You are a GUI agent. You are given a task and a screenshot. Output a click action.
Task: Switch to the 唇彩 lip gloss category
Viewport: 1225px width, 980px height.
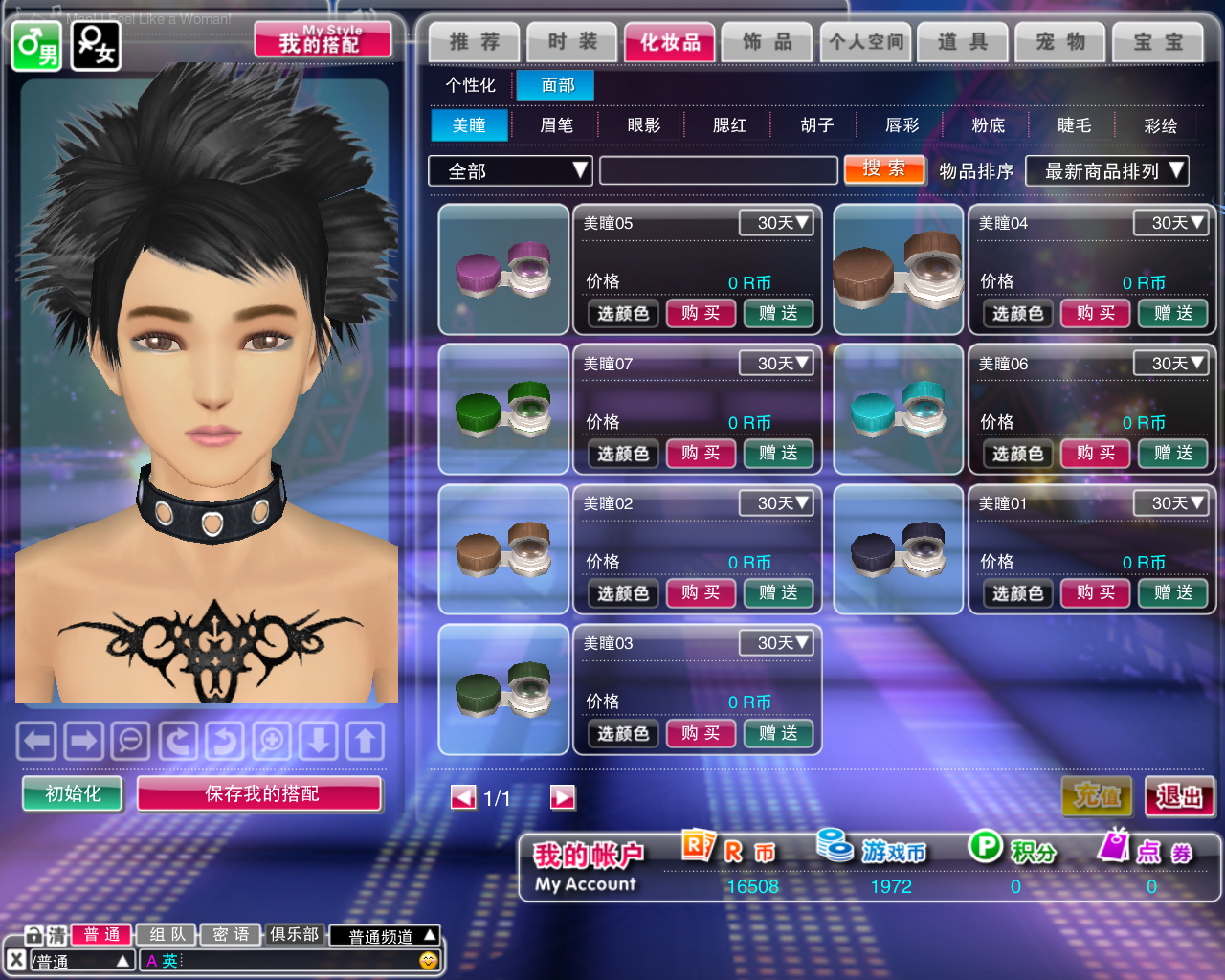tap(902, 125)
